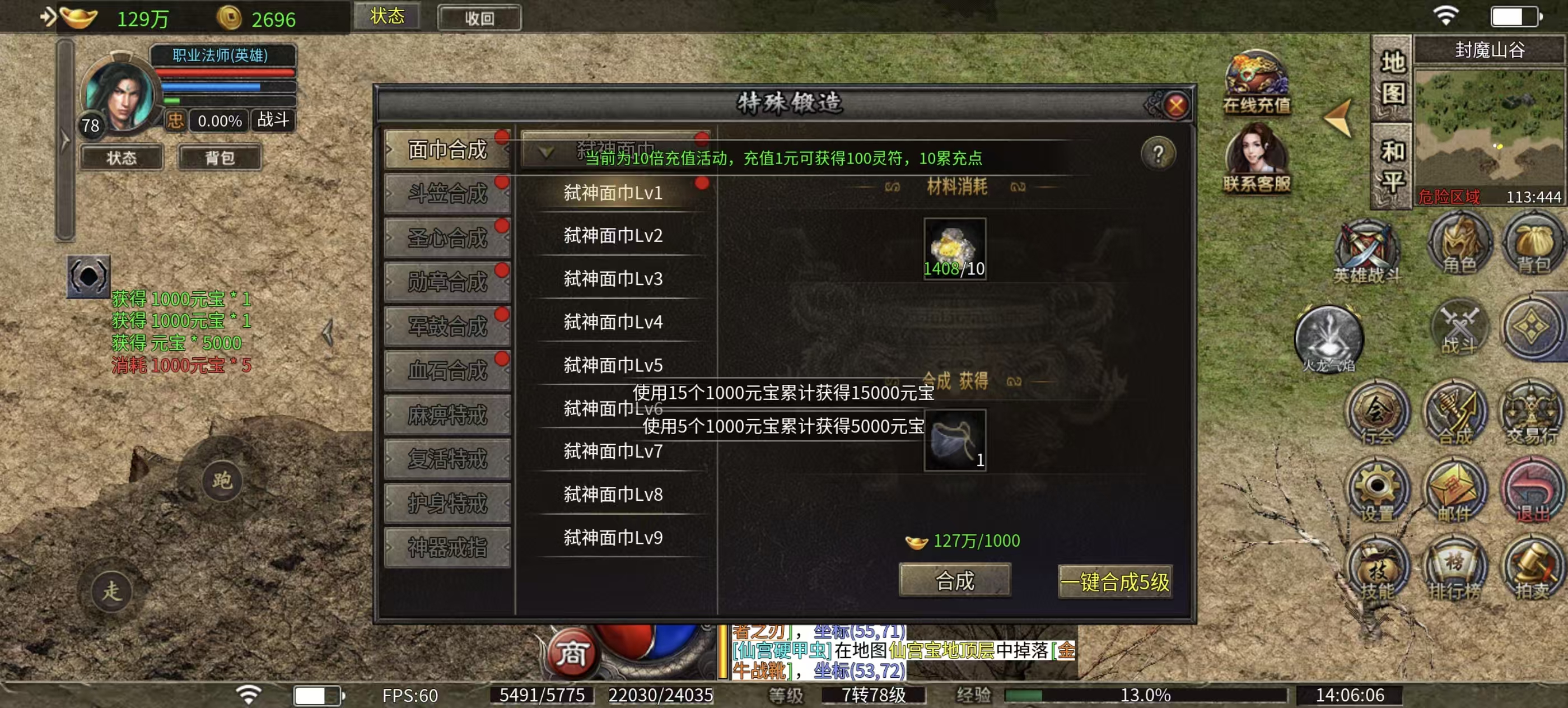Open the 技能 skills icon
The image size is (1568, 708).
coord(1377,567)
